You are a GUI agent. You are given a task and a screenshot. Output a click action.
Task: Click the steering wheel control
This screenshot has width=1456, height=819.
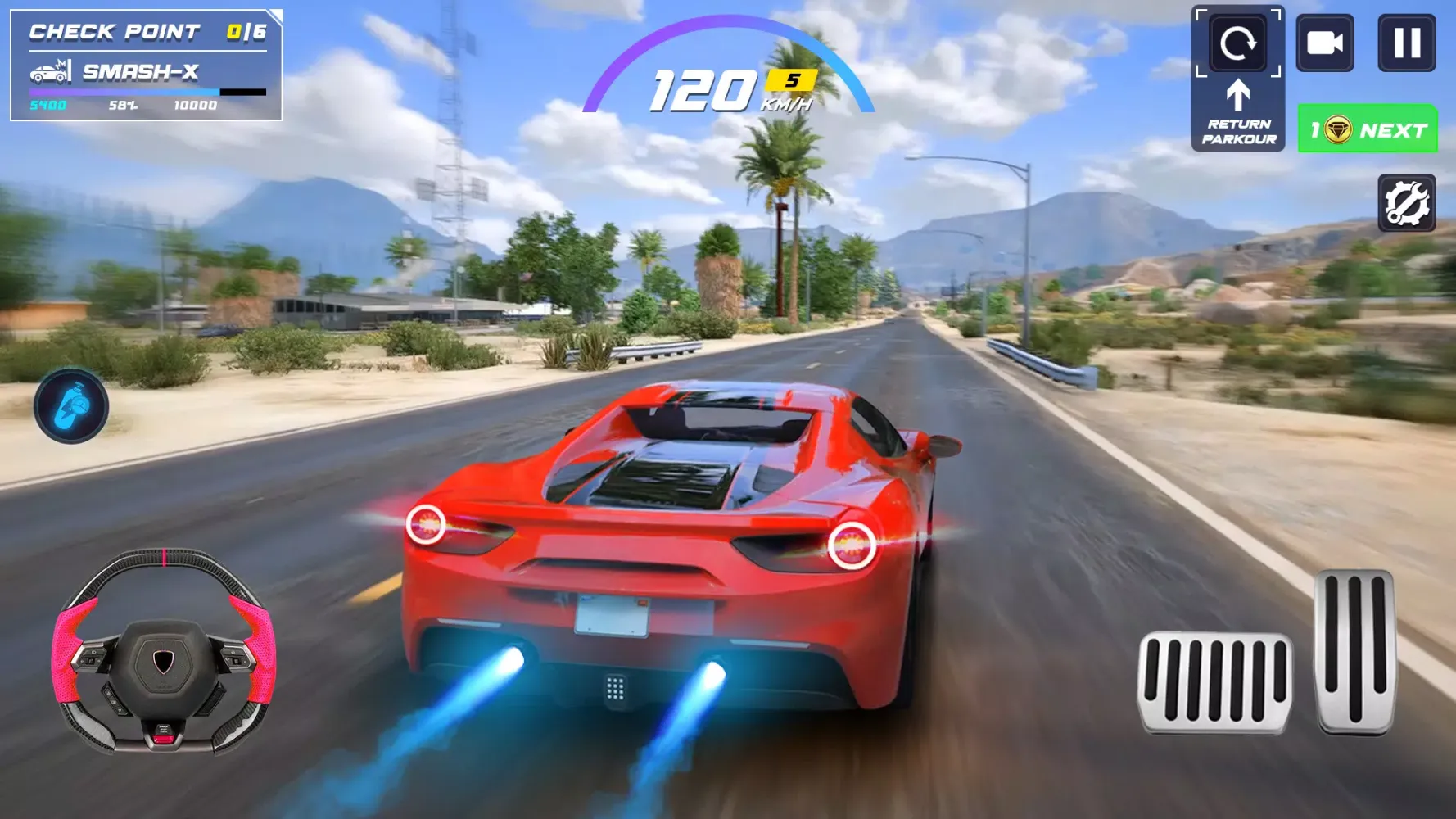click(x=164, y=652)
